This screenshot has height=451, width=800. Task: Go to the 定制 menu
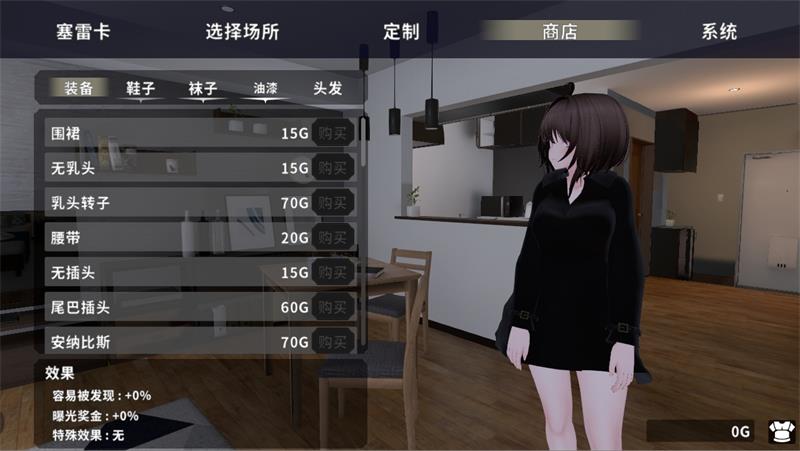(401, 31)
